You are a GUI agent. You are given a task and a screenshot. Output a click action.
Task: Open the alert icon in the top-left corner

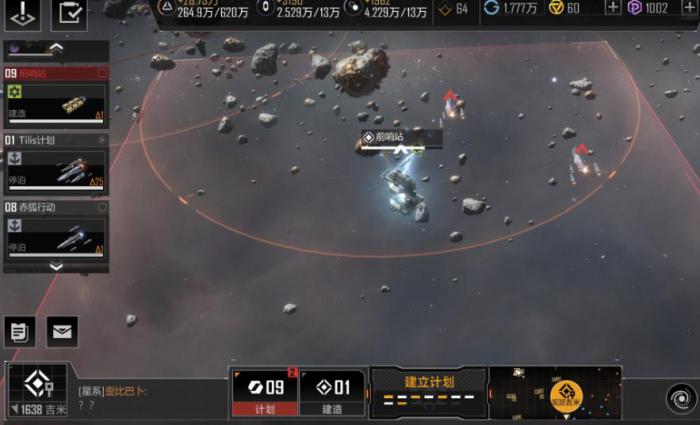[x=24, y=14]
